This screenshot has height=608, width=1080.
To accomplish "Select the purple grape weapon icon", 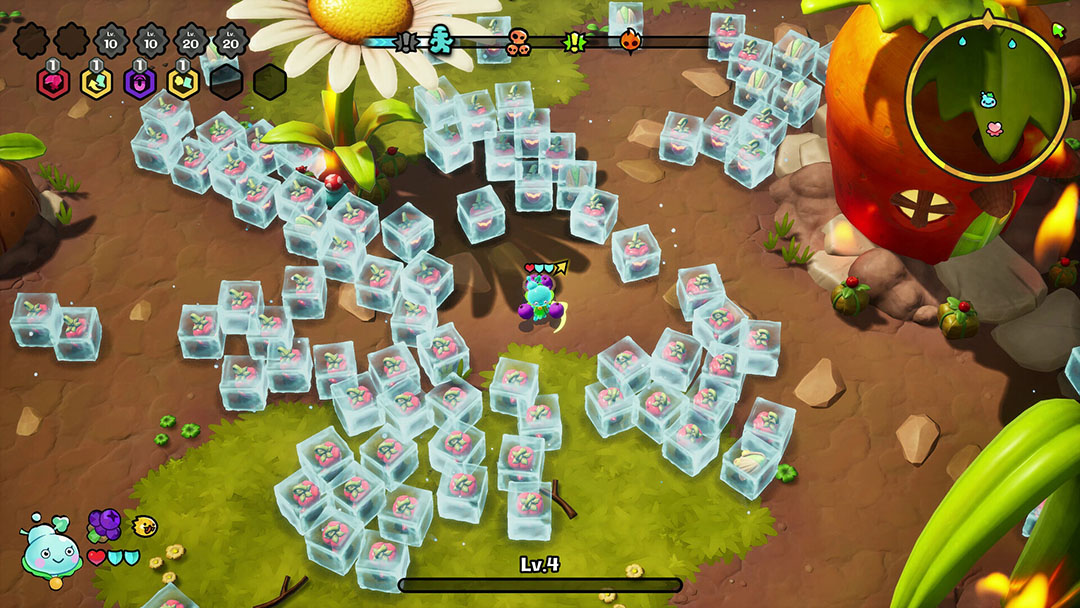I will (x=104, y=525).
